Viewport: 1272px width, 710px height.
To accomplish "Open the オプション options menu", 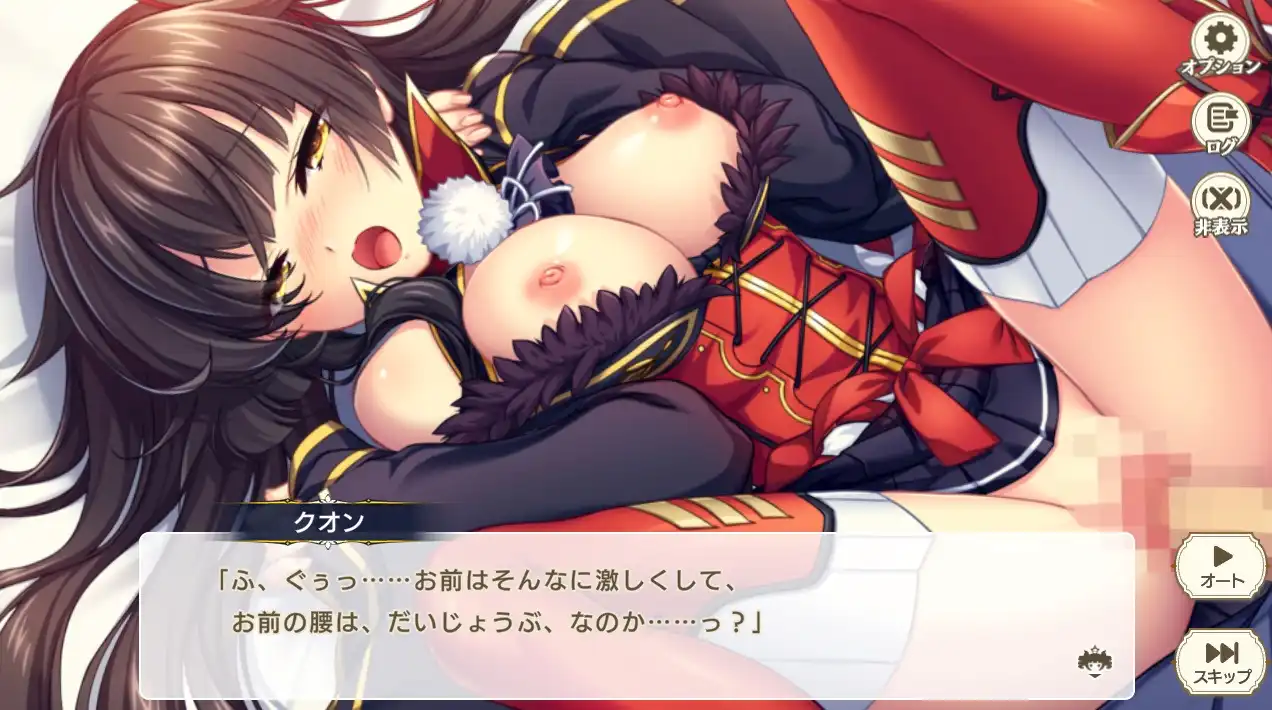I will tap(1222, 45).
